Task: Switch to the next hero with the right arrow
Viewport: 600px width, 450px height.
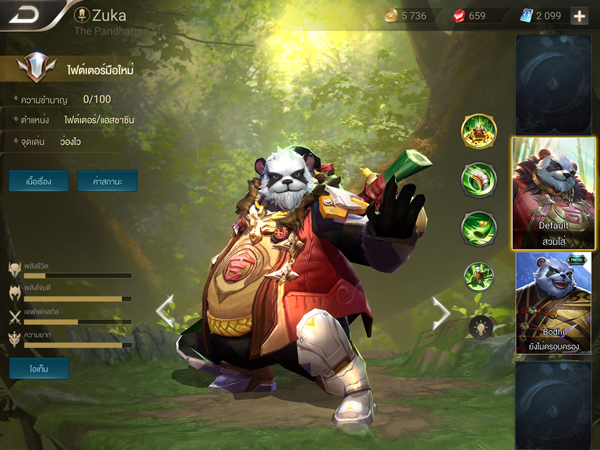Action: (440, 313)
